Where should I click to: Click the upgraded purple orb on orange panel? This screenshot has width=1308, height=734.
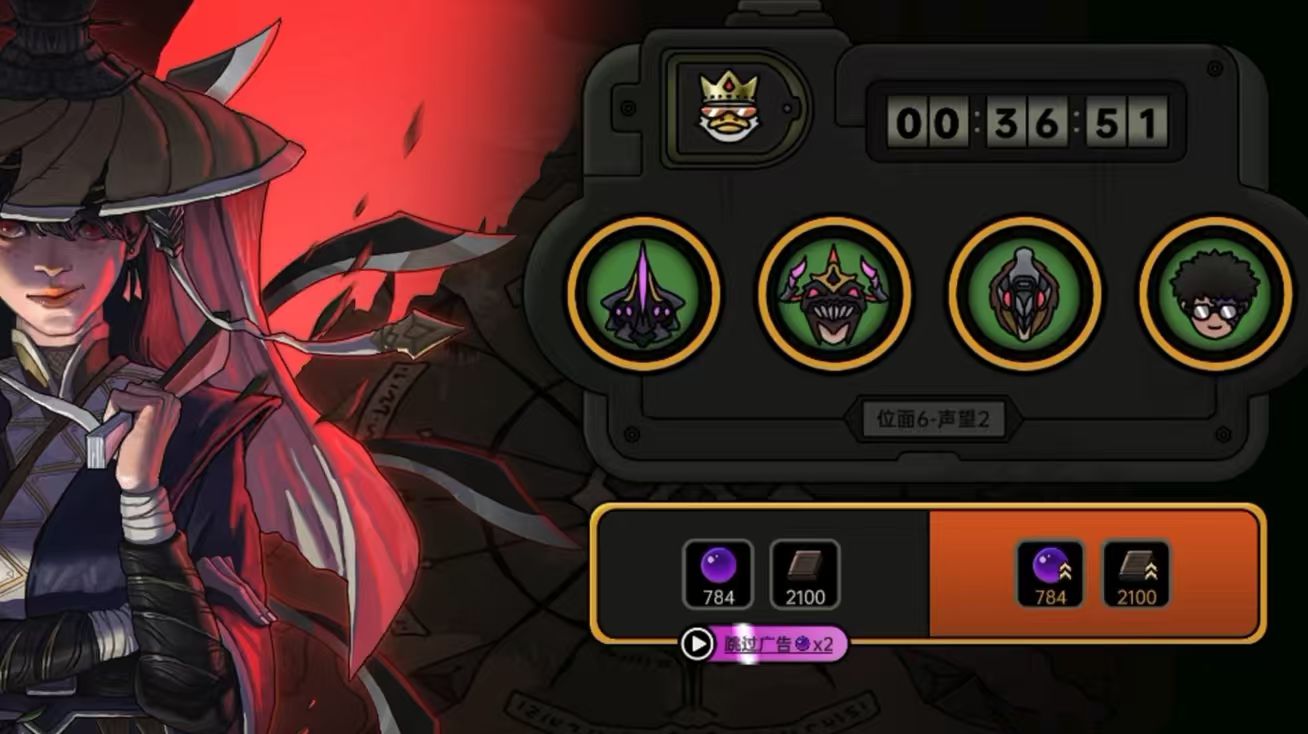coord(1050,574)
